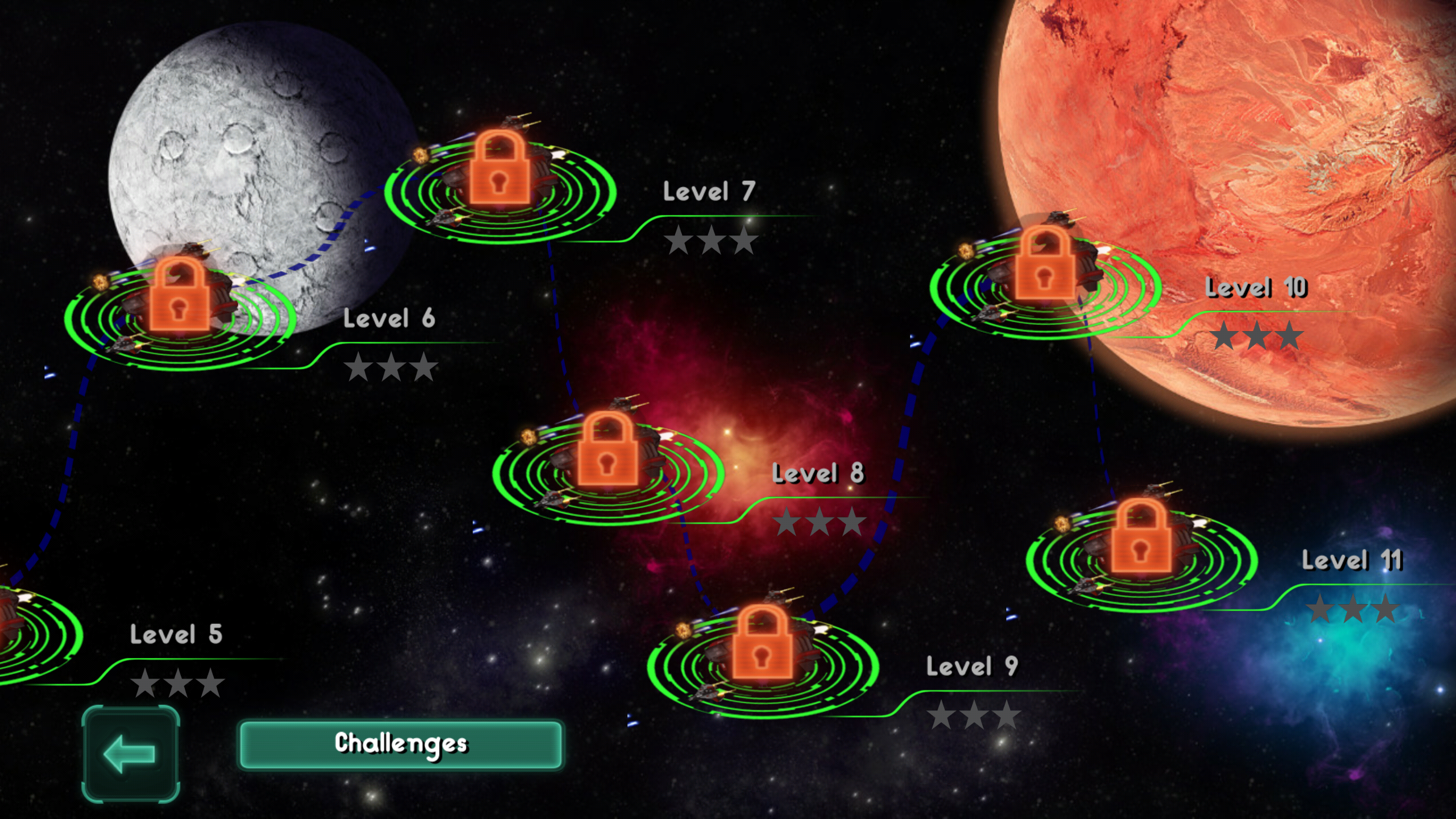The width and height of the screenshot is (1456, 819).
Task: Select the locked Level 9 node
Action: (763, 648)
